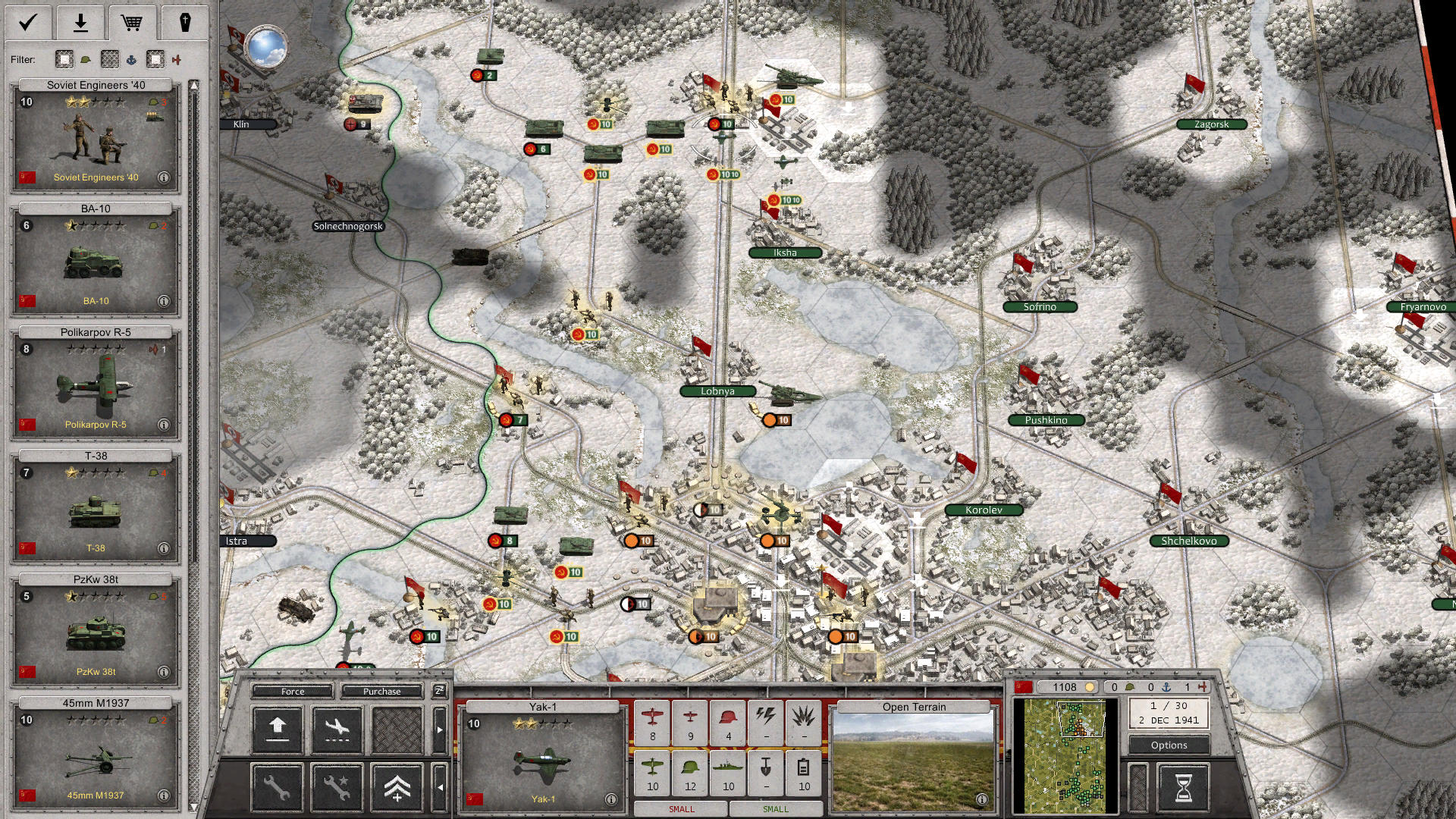Open the download arrow tab
This screenshot has height=819, width=1456.
click(x=80, y=23)
